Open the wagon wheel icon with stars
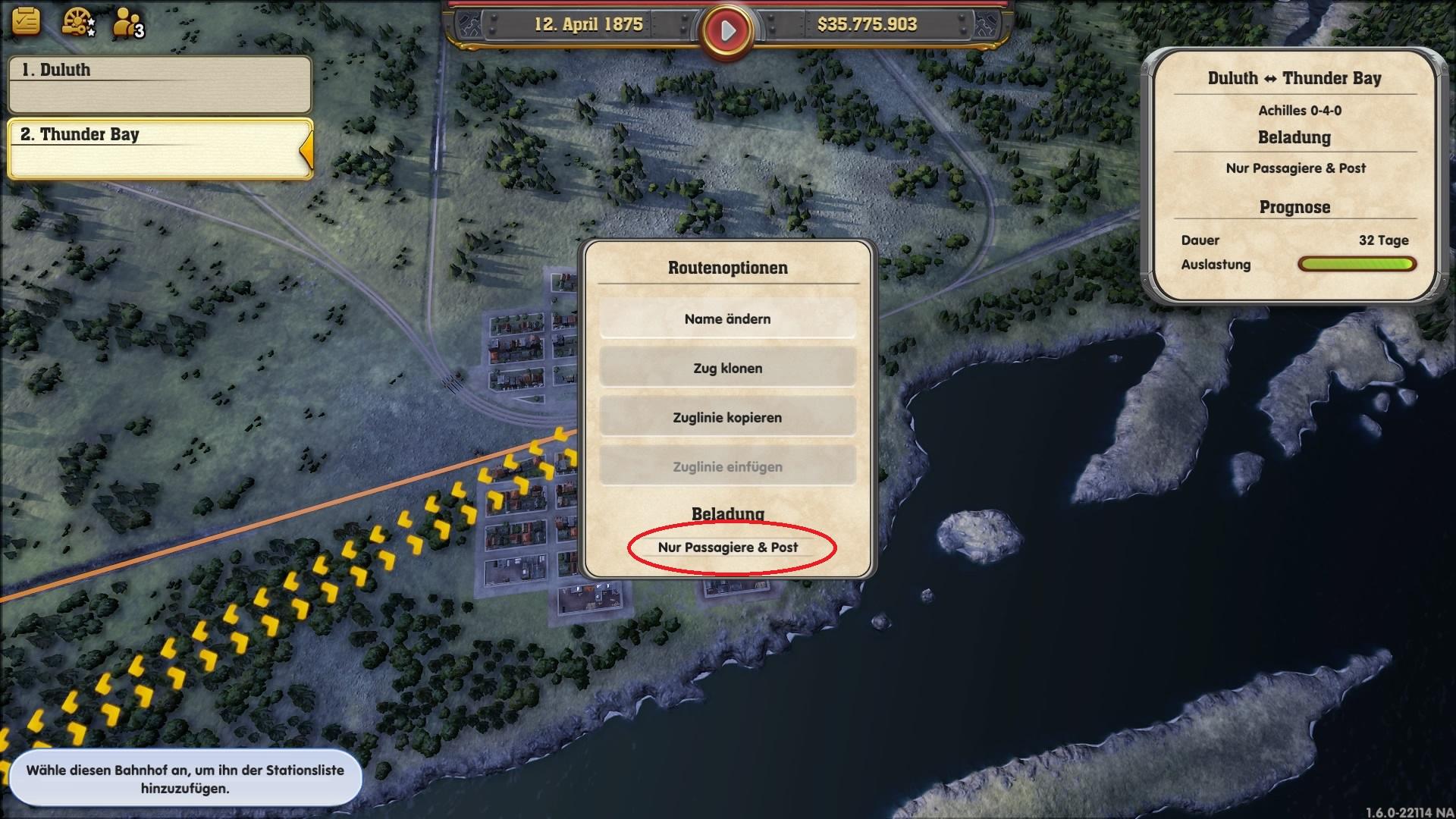The image size is (1456, 819). point(77,22)
